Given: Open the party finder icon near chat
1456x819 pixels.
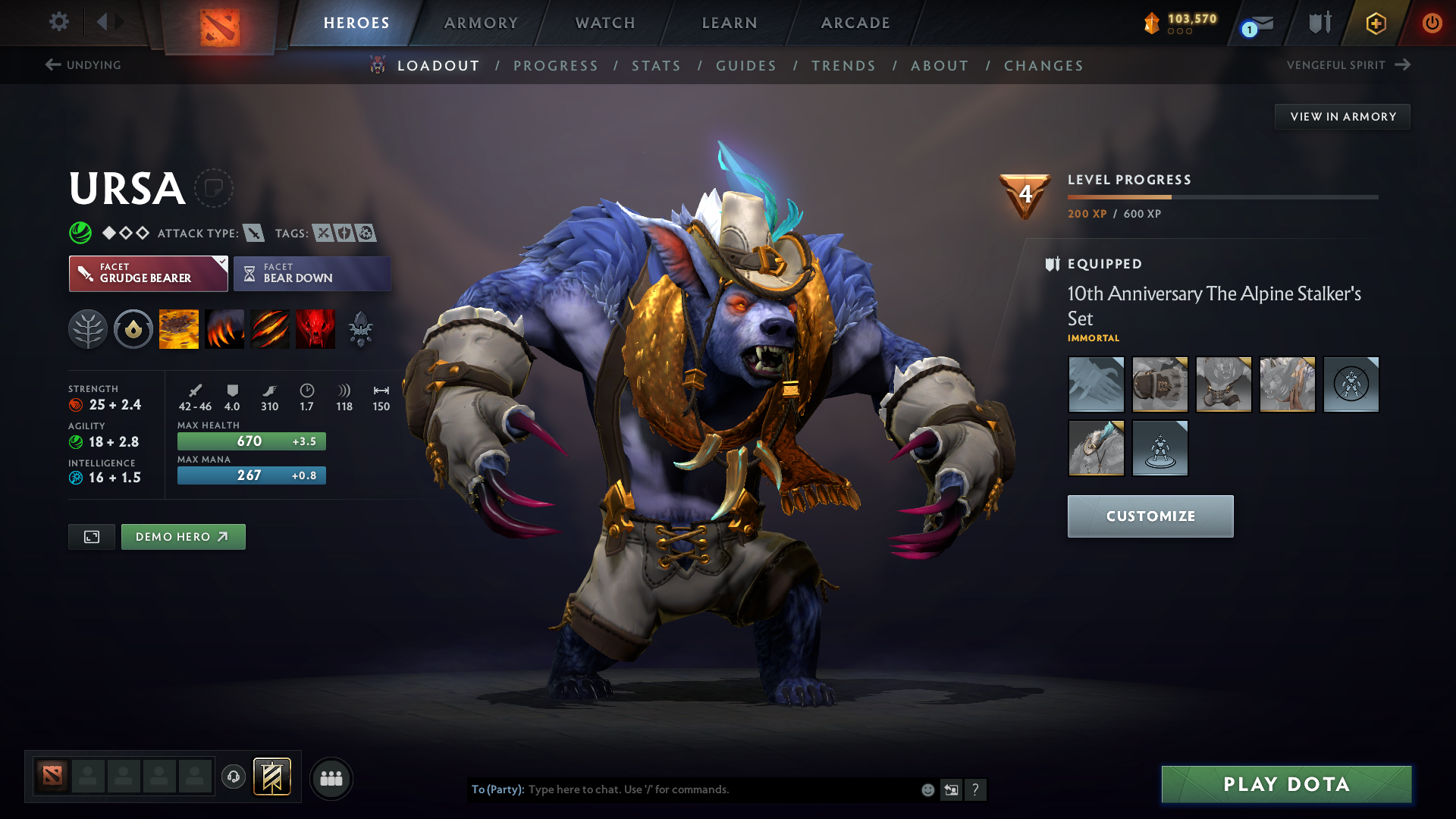Looking at the screenshot, I should [331, 778].
